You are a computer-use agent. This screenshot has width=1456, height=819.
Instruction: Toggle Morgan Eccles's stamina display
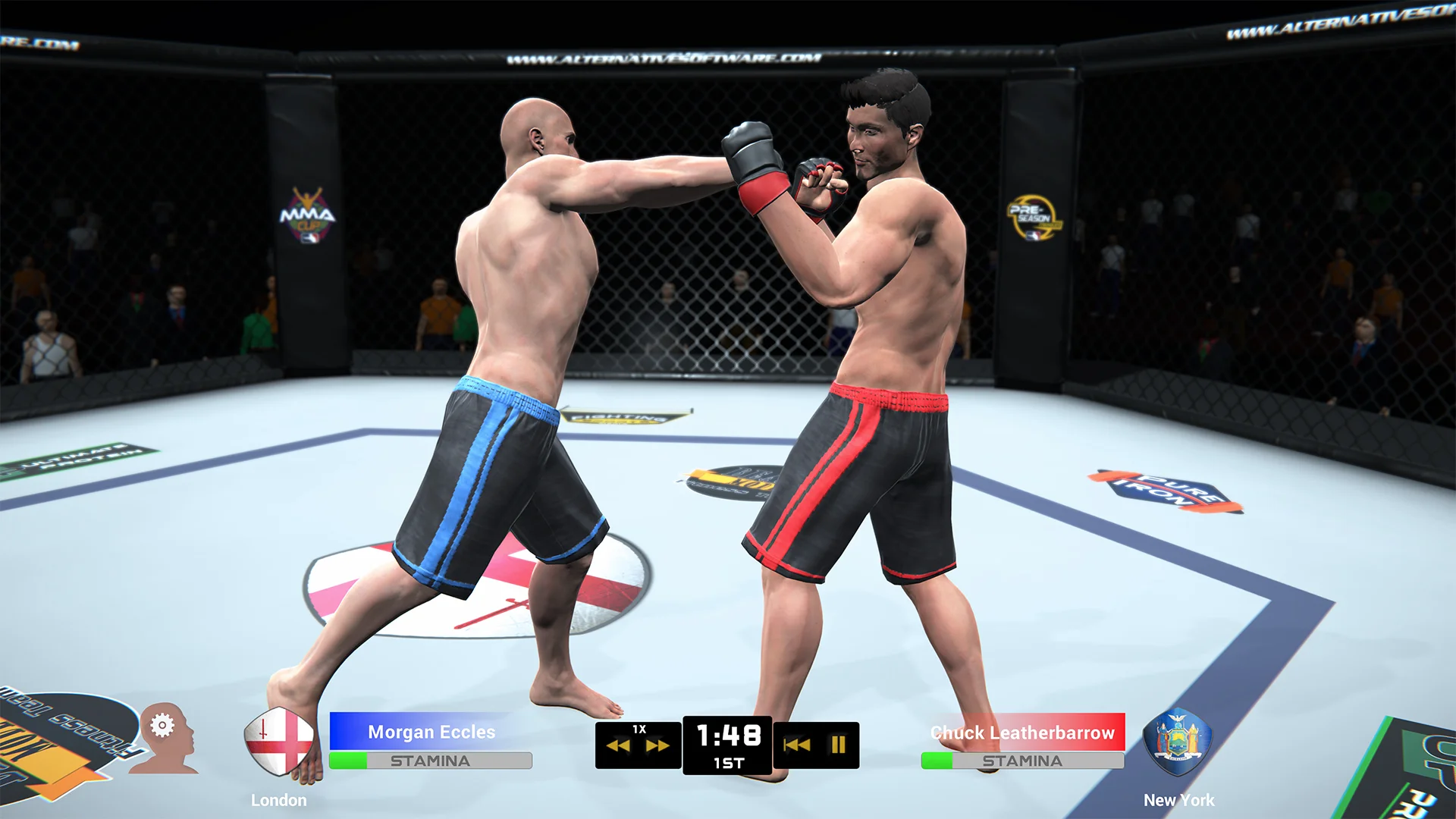[x=428, y=761]
